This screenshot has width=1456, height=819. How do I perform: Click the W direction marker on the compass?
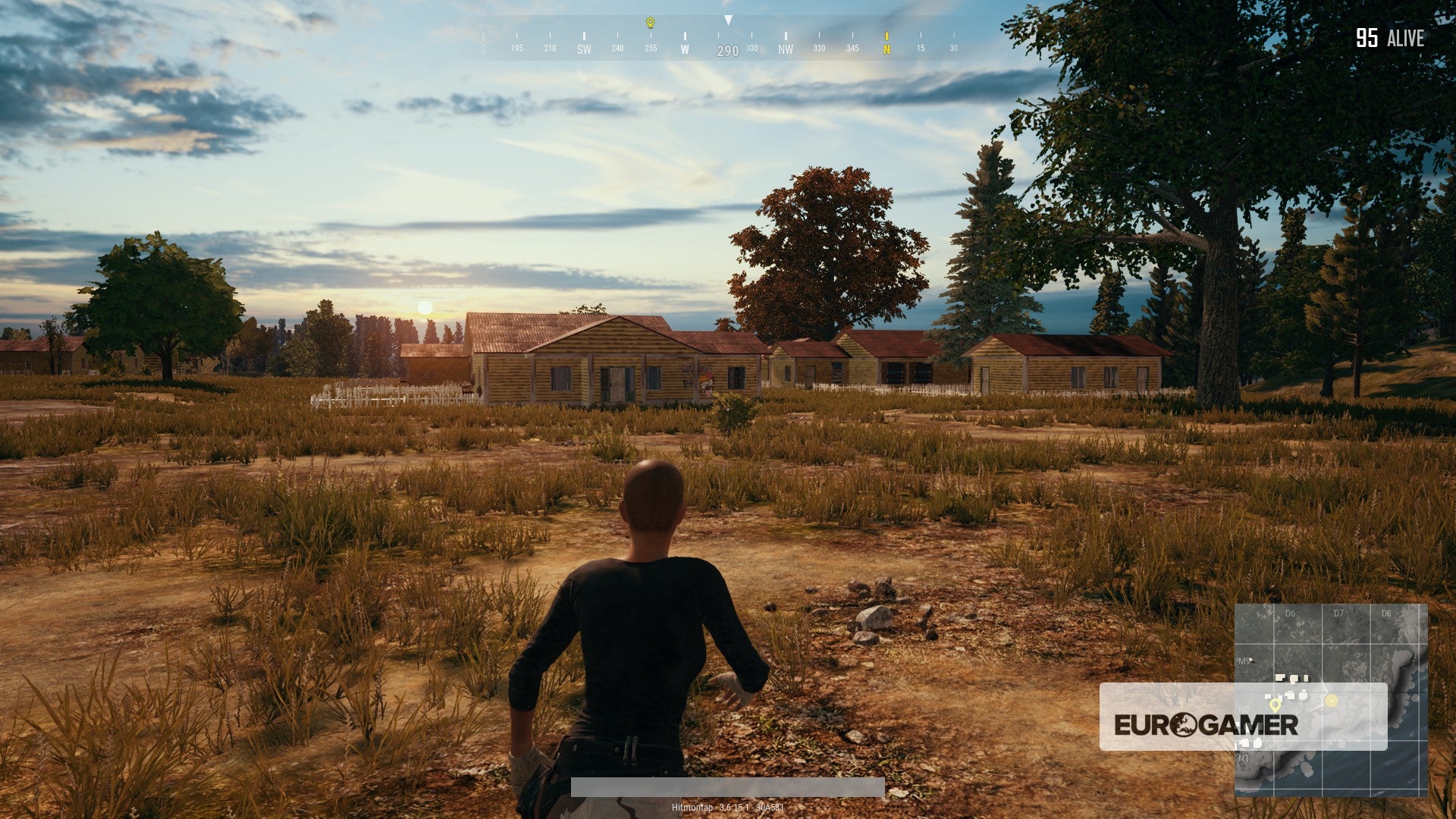coord(685,48)
